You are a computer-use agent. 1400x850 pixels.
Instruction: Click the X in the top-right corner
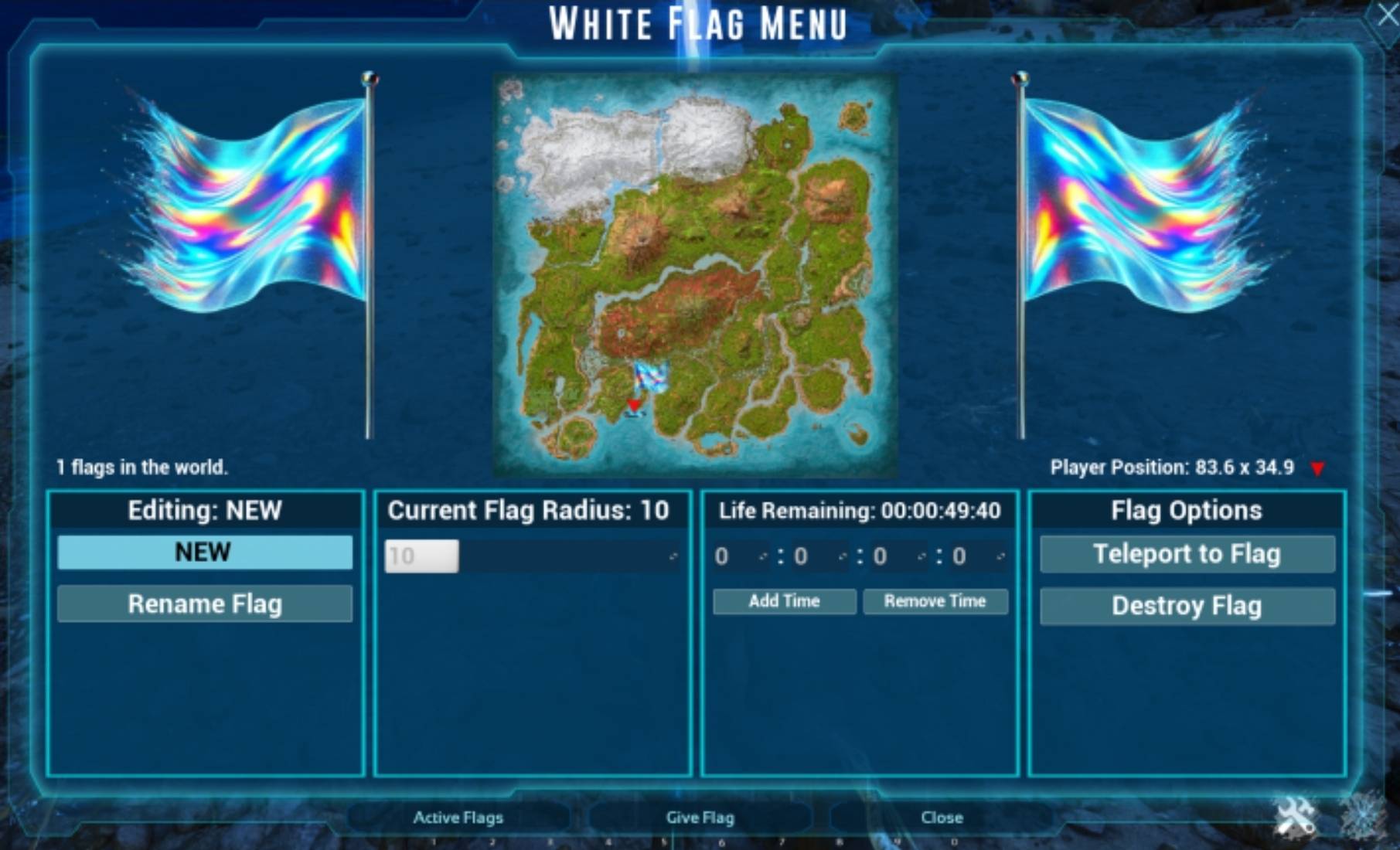point(1386,15)
